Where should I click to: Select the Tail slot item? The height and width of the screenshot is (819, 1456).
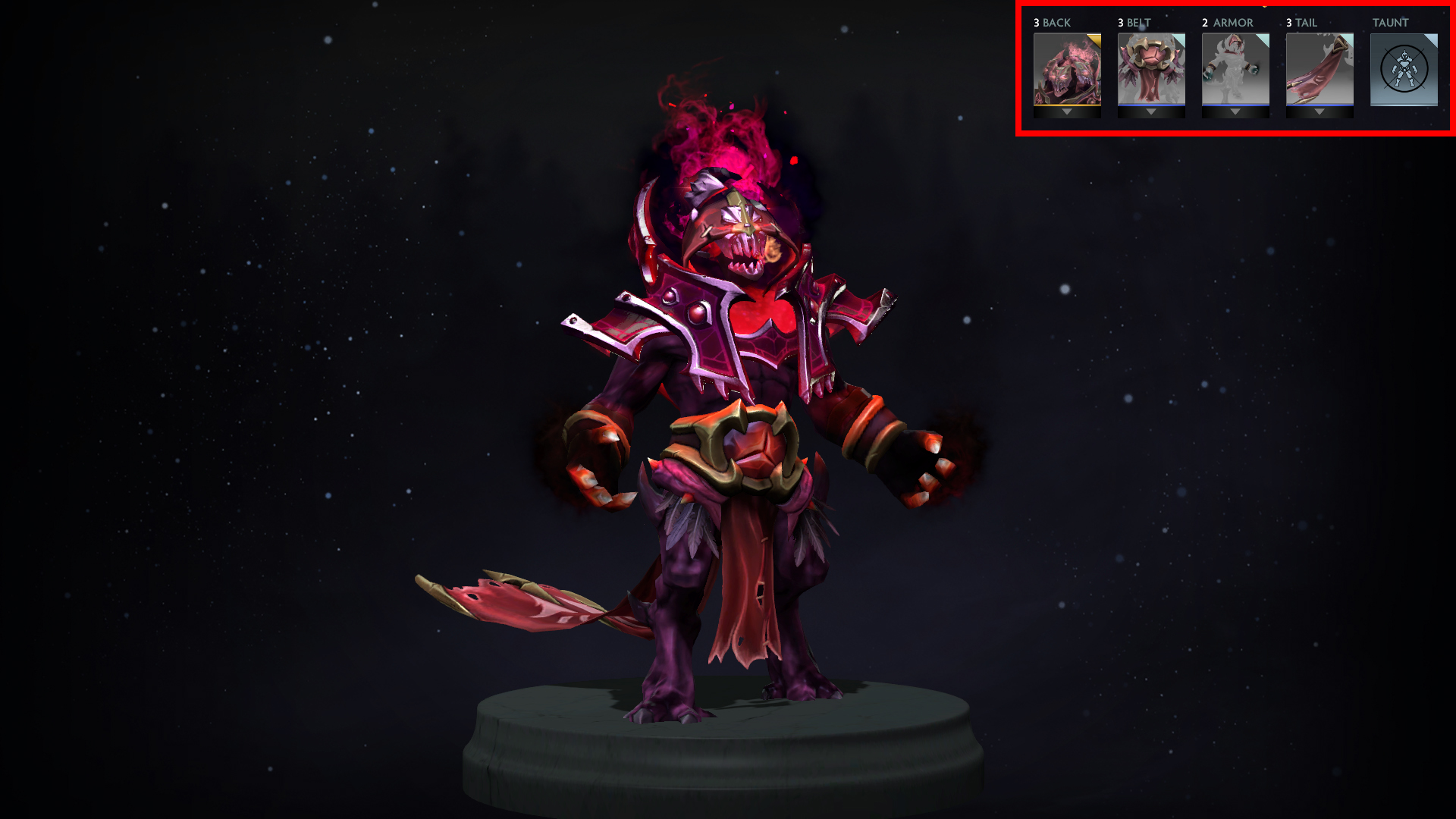coord(1319,69)
